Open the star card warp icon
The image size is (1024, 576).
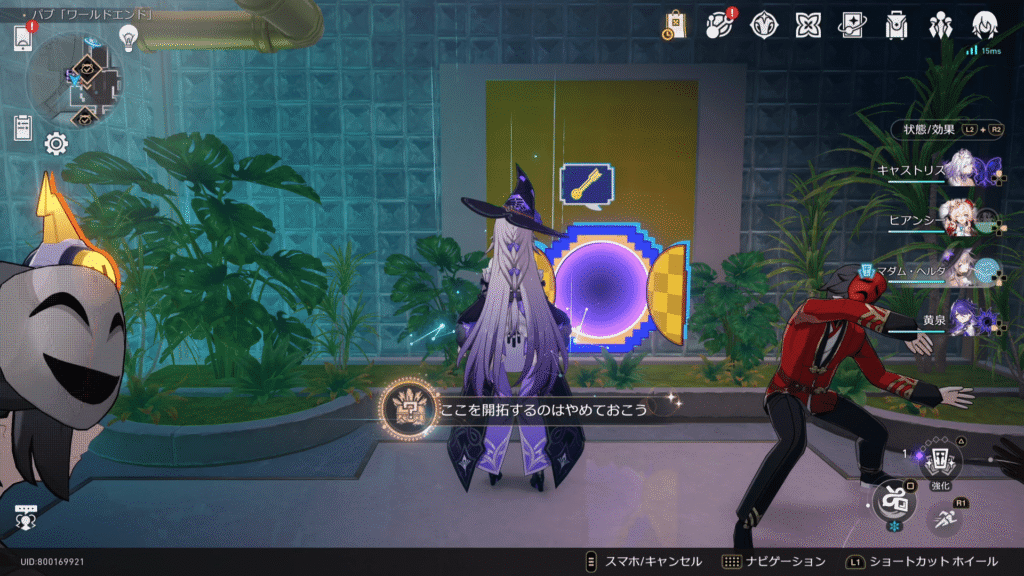[x=853, y=24]
